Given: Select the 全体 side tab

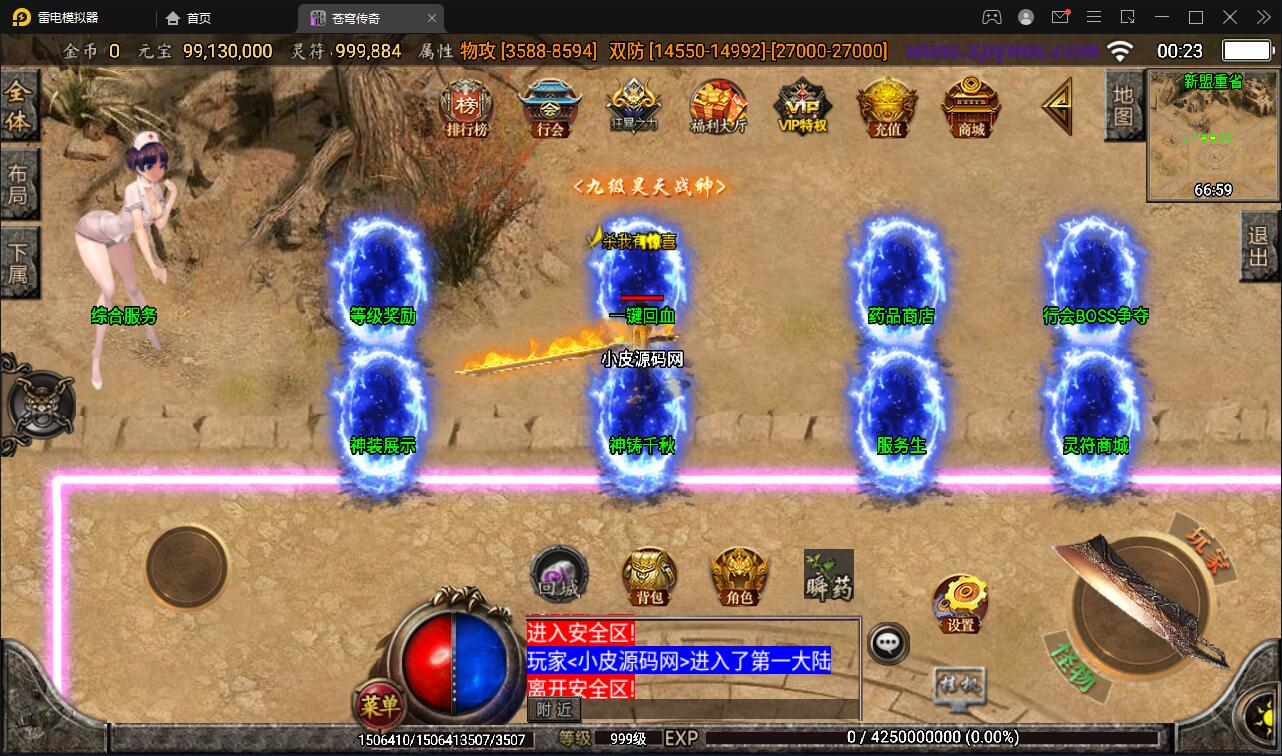Looking at the screenshot, I should [x=18, y=106].
